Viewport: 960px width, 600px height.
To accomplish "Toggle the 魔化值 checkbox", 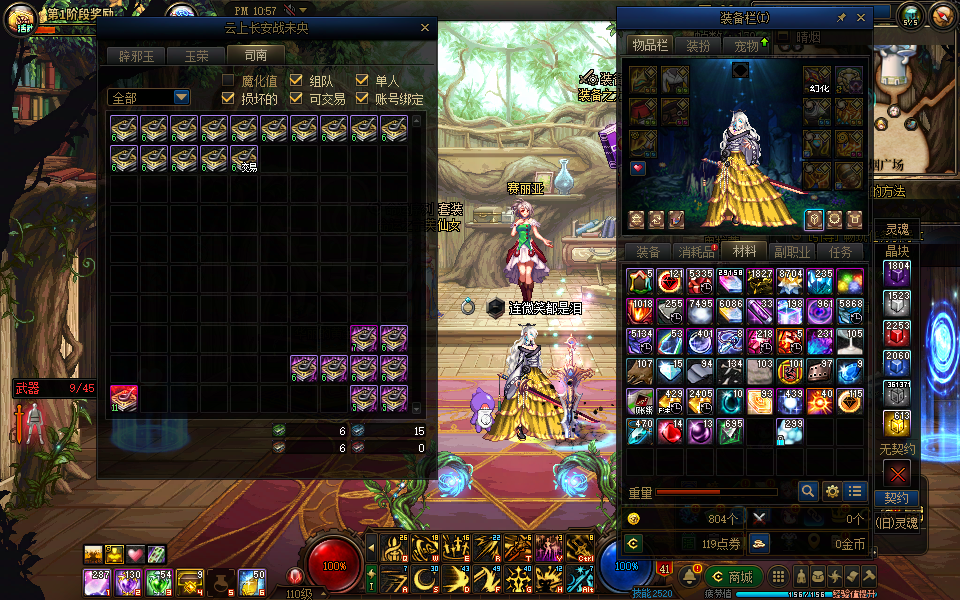I will tap(228, 80).
